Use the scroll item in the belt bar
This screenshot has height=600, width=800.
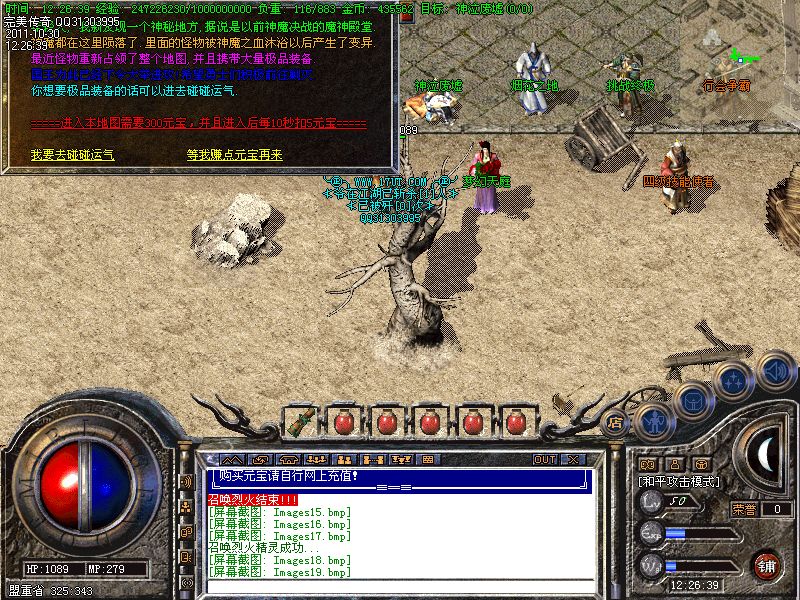tap(298, 422)
